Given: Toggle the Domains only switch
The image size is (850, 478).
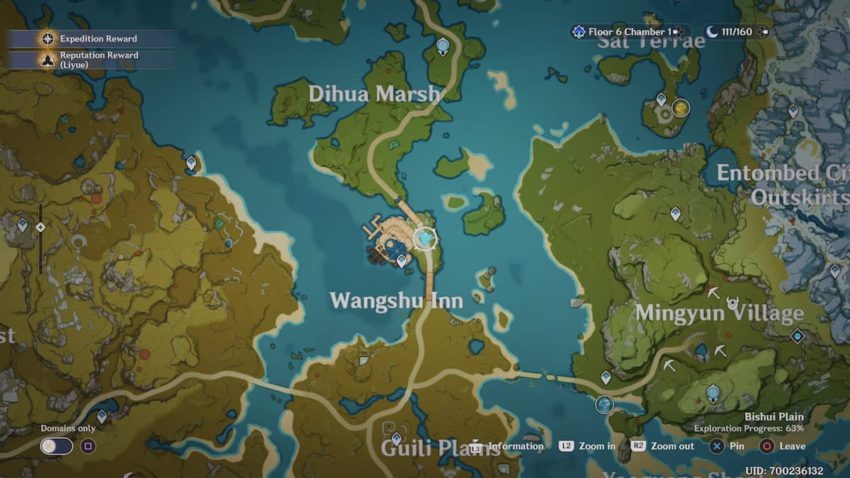Looking at the screenshot, I should (x=57, y=446).
